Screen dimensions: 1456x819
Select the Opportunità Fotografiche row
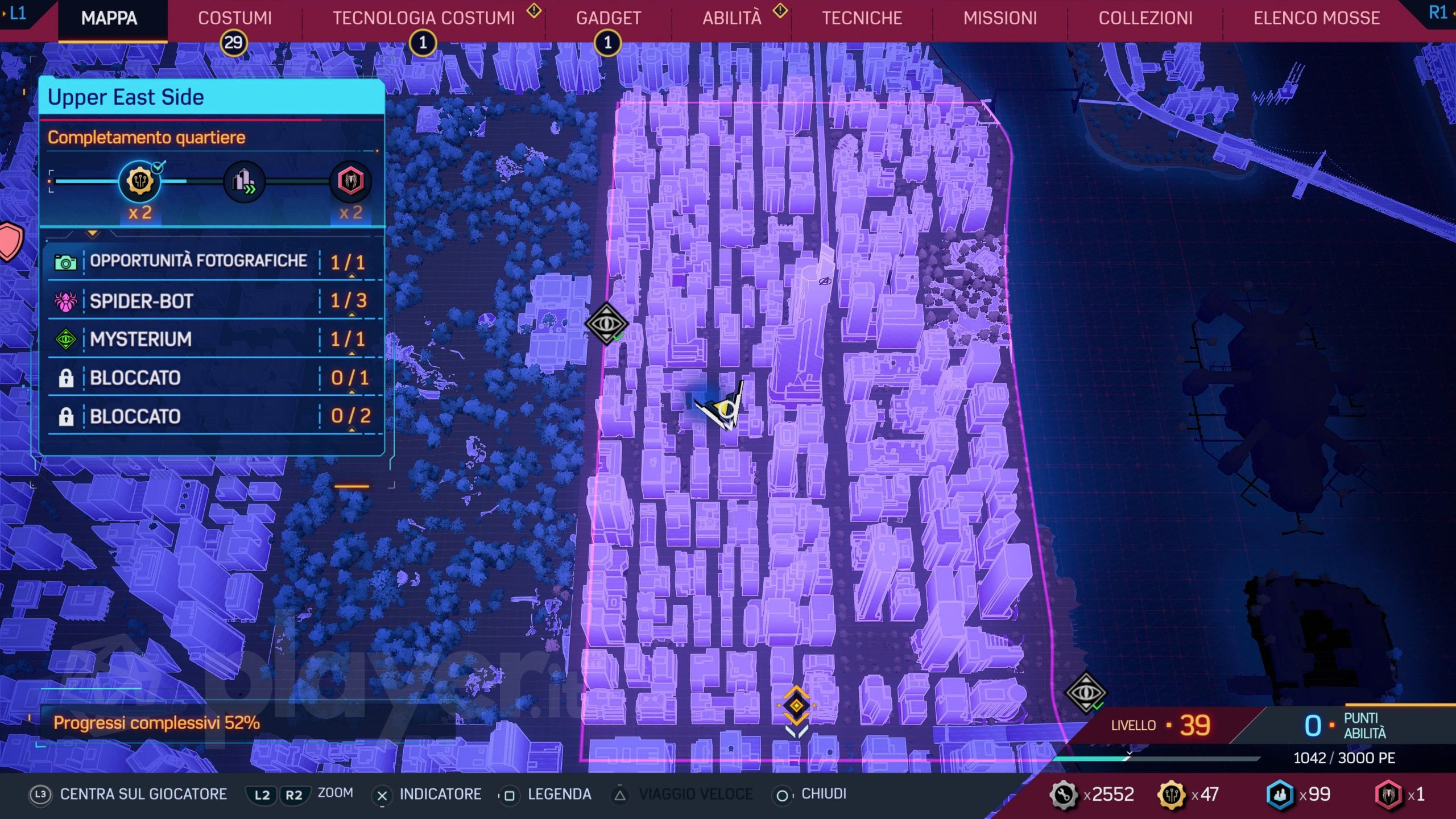[210, 261]
